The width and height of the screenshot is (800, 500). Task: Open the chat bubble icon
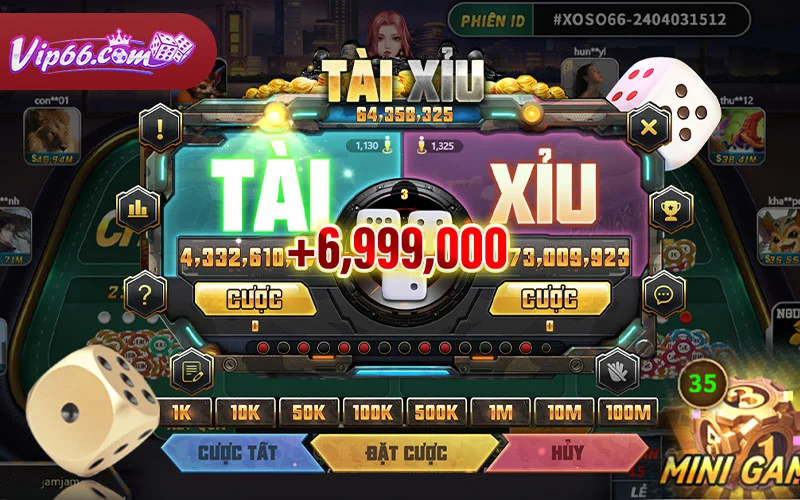(x=662, y=294)
